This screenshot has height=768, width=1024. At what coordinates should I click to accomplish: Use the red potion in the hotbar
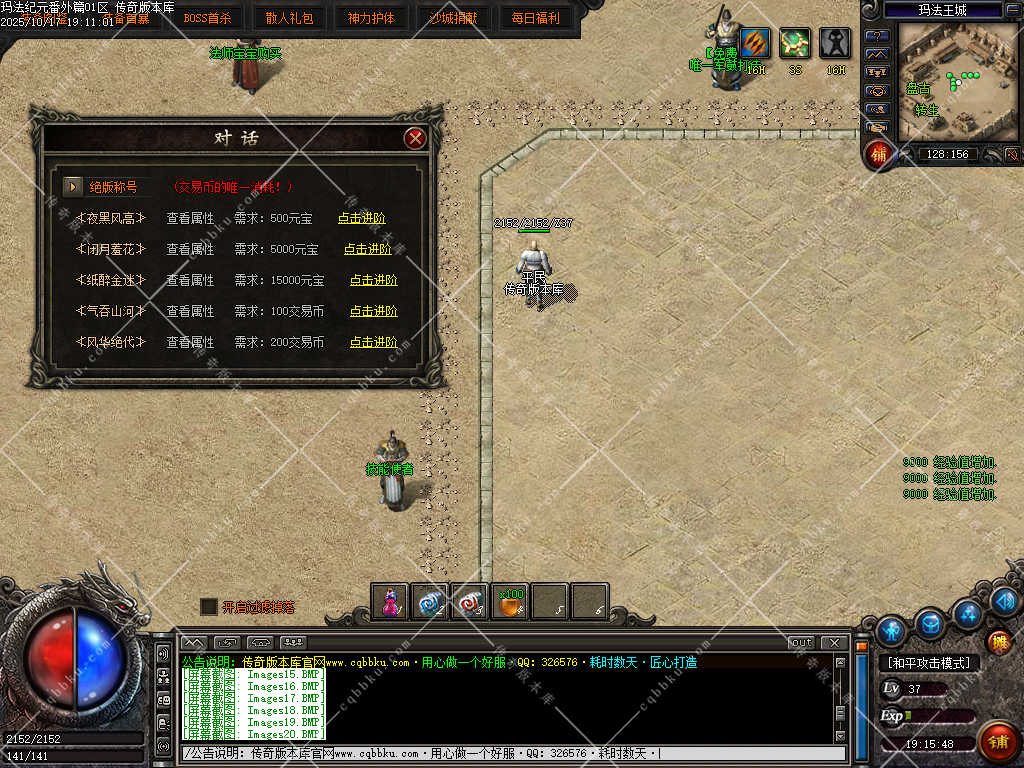[x=389, y=602]
